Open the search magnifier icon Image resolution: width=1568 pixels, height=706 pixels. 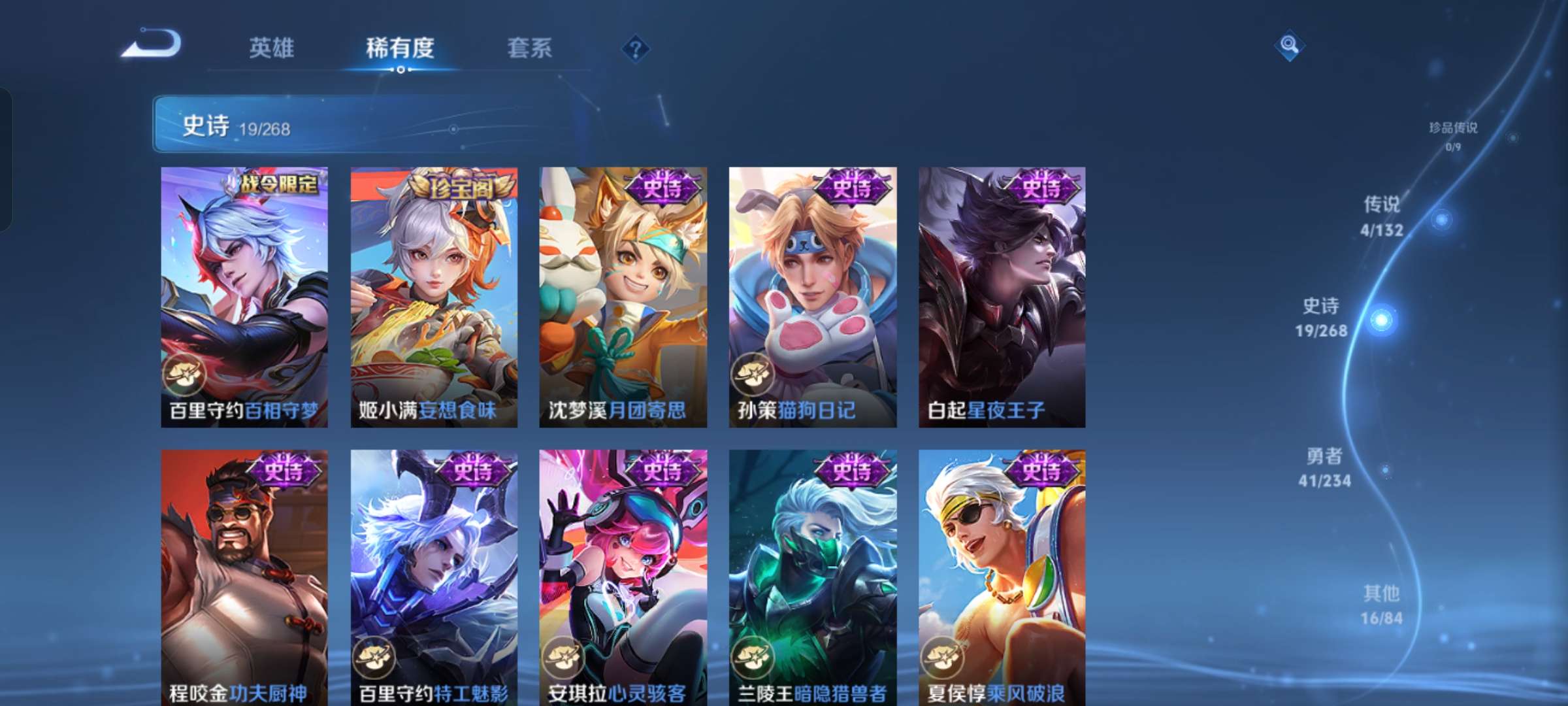tap(1290, 44)
